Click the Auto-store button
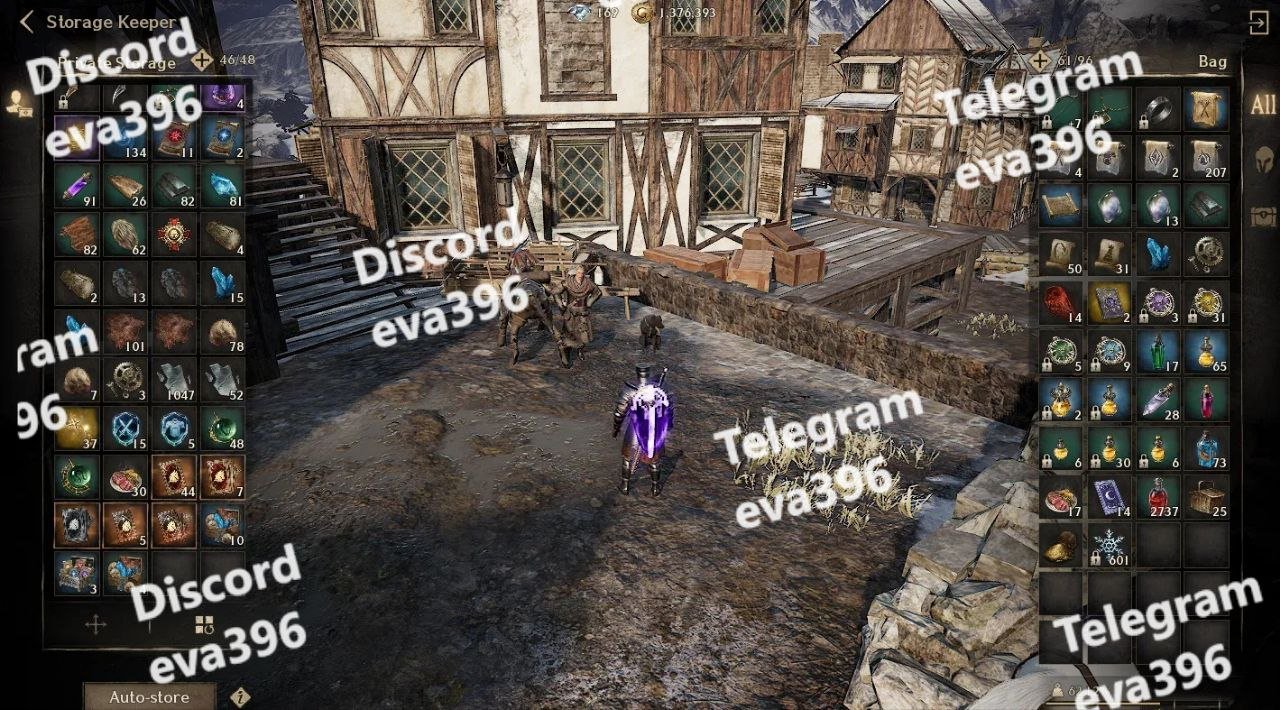This screenshot has height=710, width=1280. [x=149, y=697]
